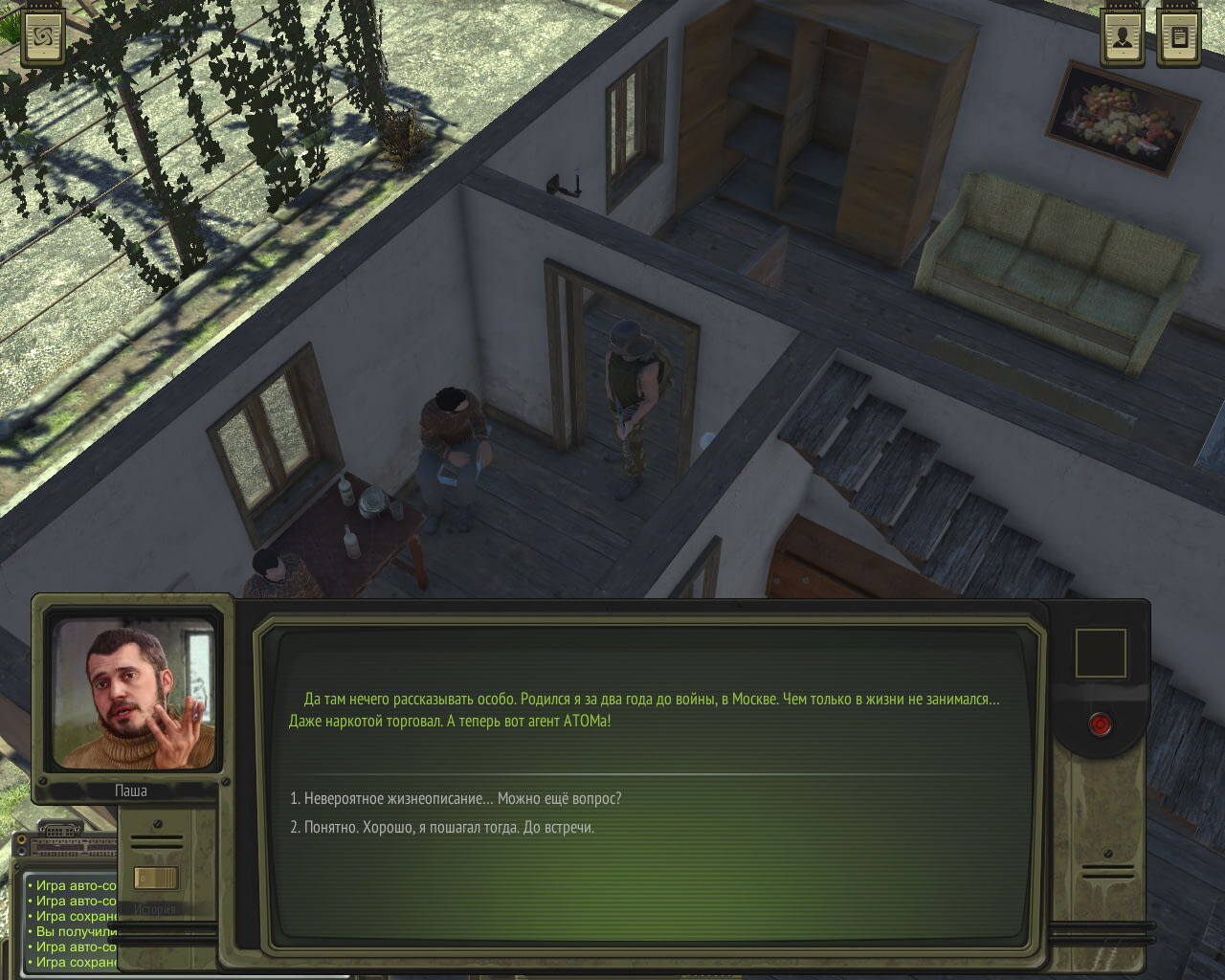Click the swirl emblem menu button
1225x980 pixels.
[x=43, y=38]
